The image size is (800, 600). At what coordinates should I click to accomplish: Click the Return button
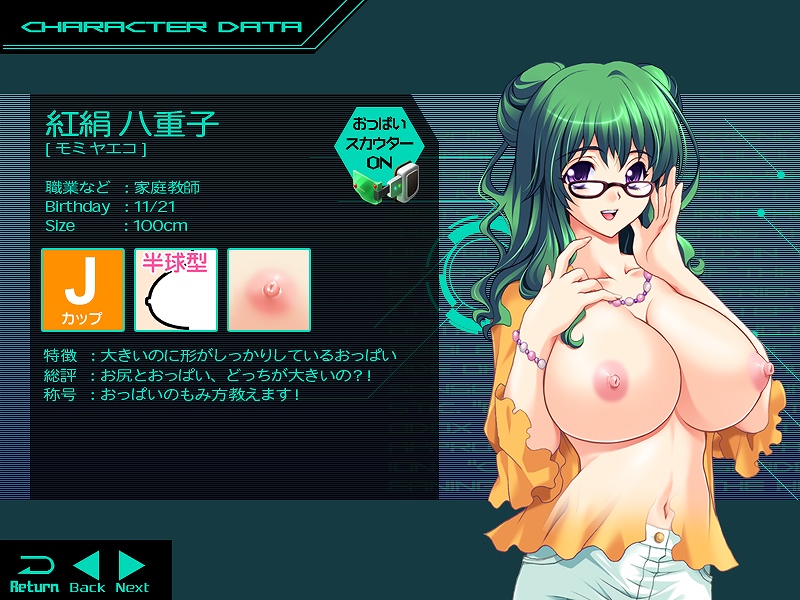click(34, 572)
